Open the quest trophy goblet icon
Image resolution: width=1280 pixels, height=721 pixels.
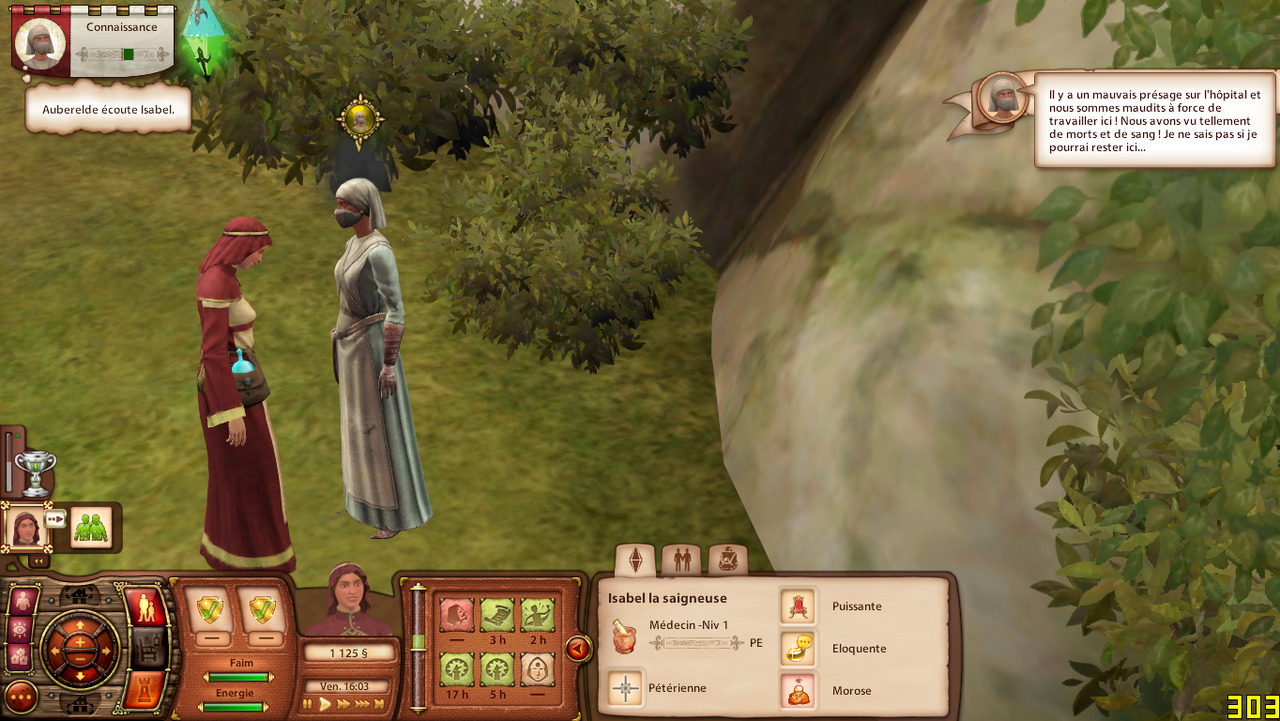pos(35,472)
